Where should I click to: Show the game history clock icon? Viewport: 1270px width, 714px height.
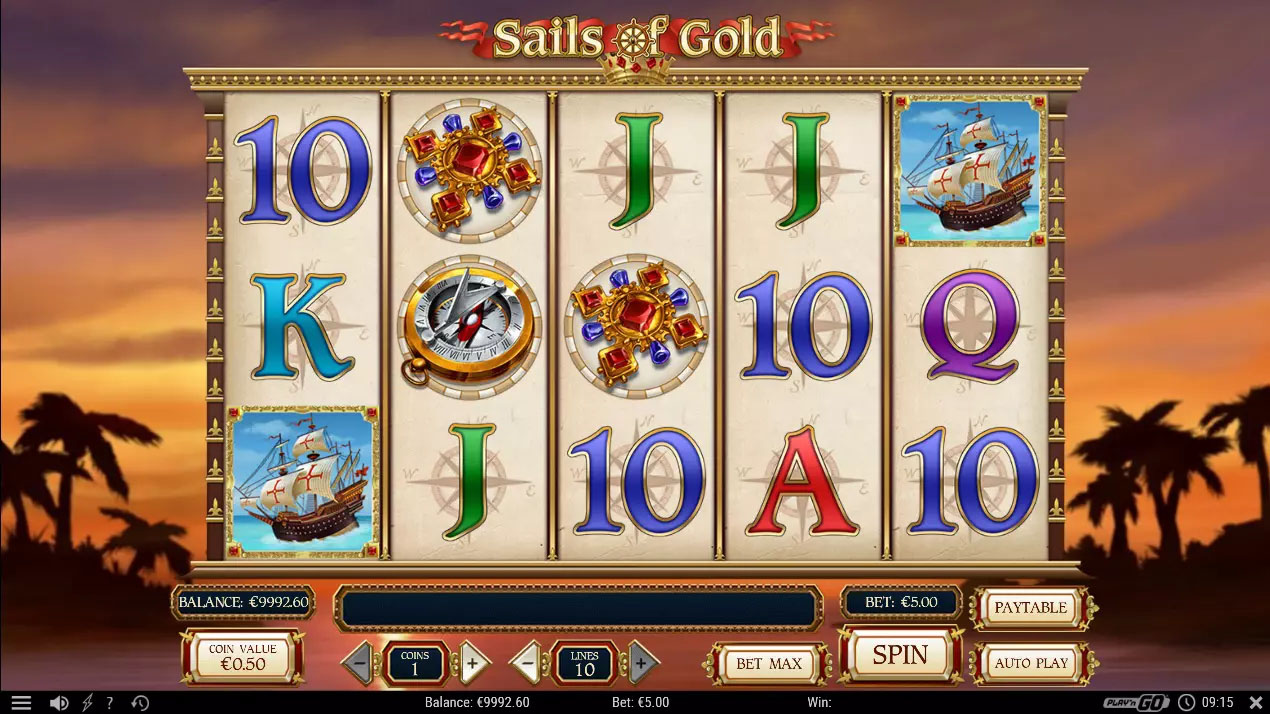pos(139,703)
